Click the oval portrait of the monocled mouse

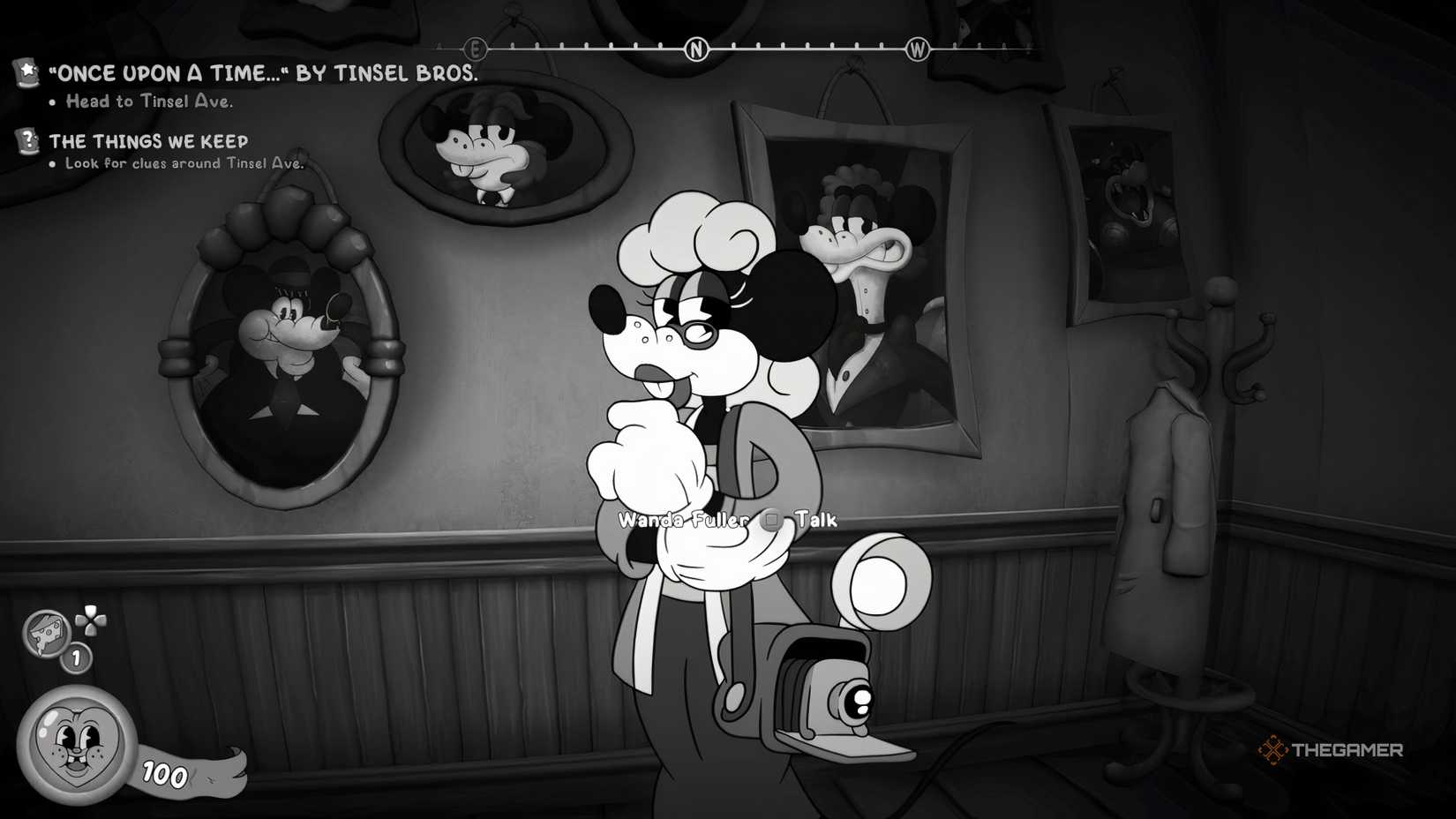coord(281,353)
